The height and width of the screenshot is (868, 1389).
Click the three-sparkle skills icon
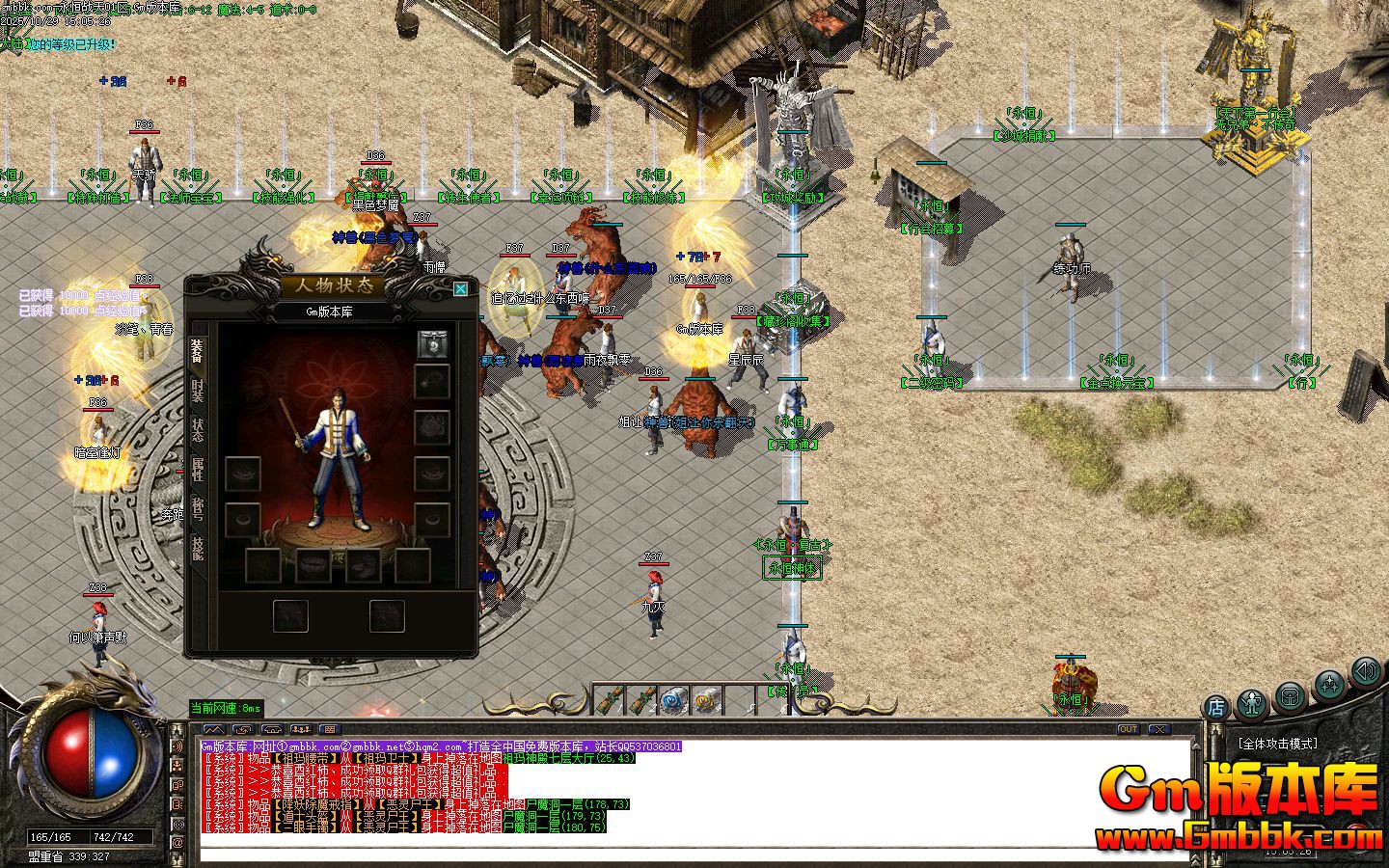point(1329,686)
